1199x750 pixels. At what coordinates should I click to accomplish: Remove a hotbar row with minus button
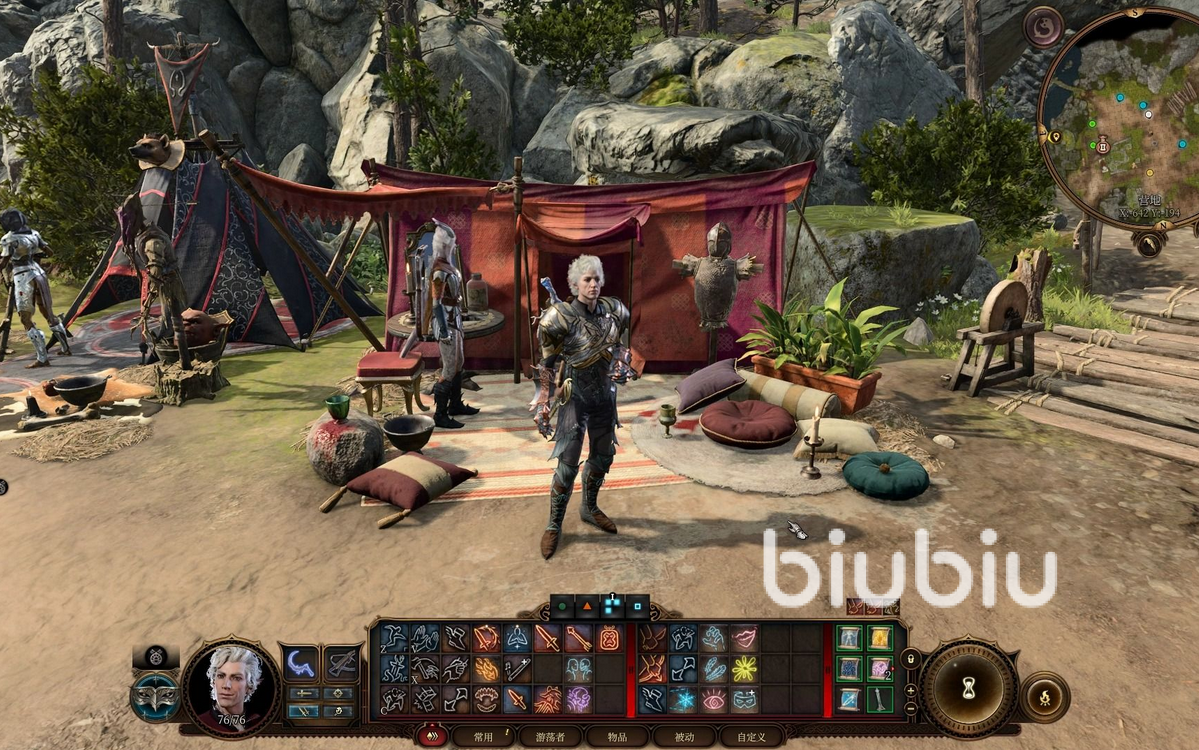(910, 708)
